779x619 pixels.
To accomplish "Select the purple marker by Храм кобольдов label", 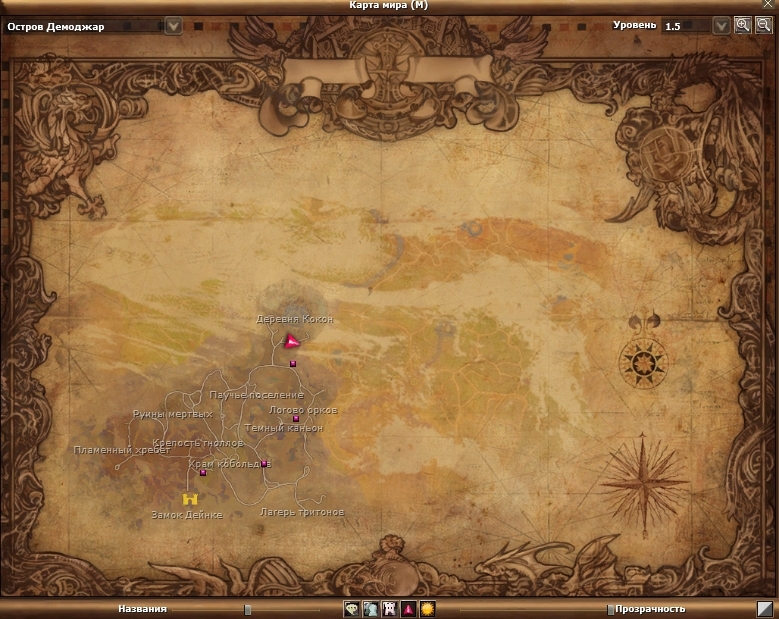I will (264, 463).
